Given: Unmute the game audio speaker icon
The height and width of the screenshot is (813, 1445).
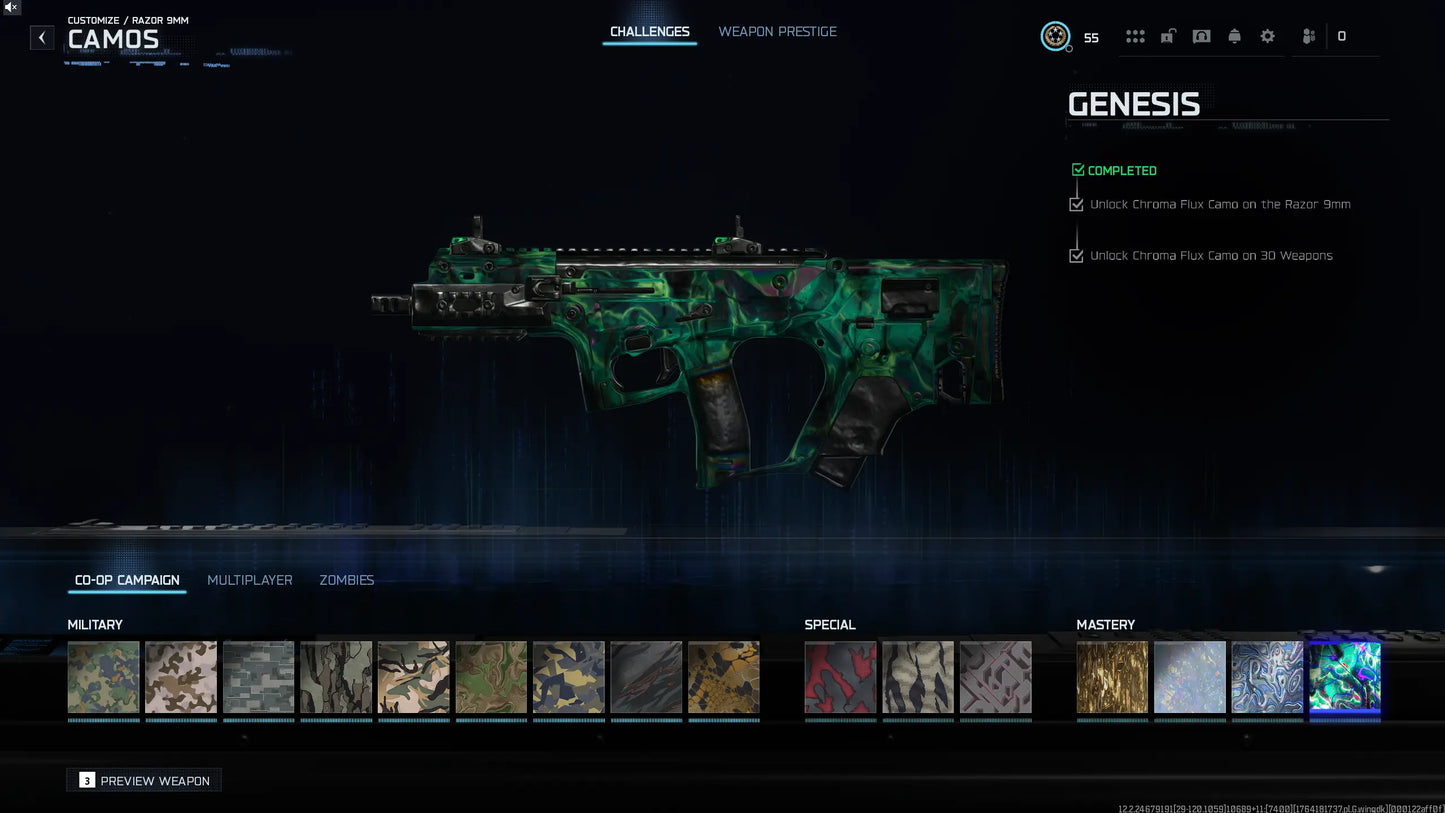Looking at the screenshot, I should (10, 7).
